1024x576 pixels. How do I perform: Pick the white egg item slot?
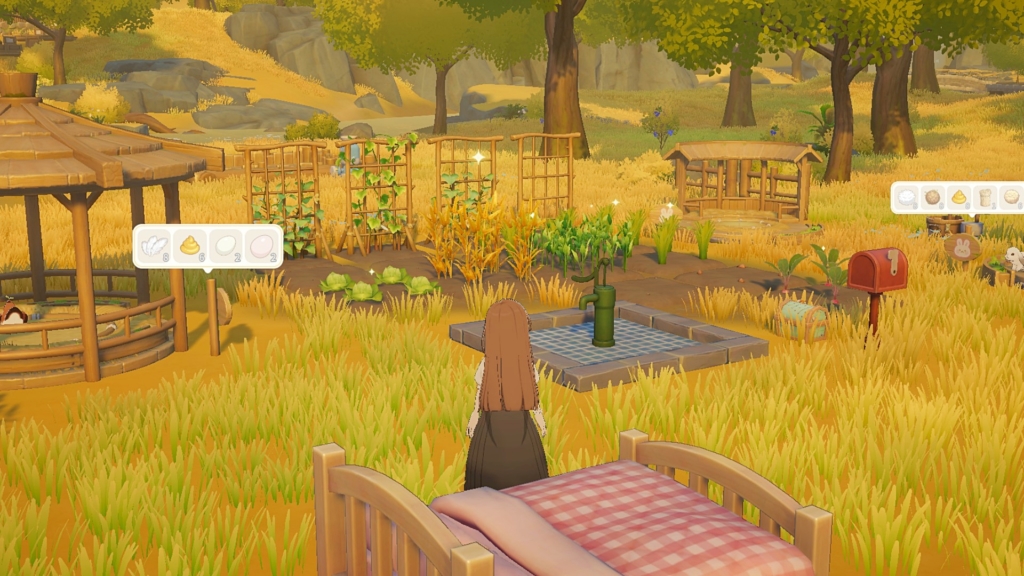coord(225,245)
